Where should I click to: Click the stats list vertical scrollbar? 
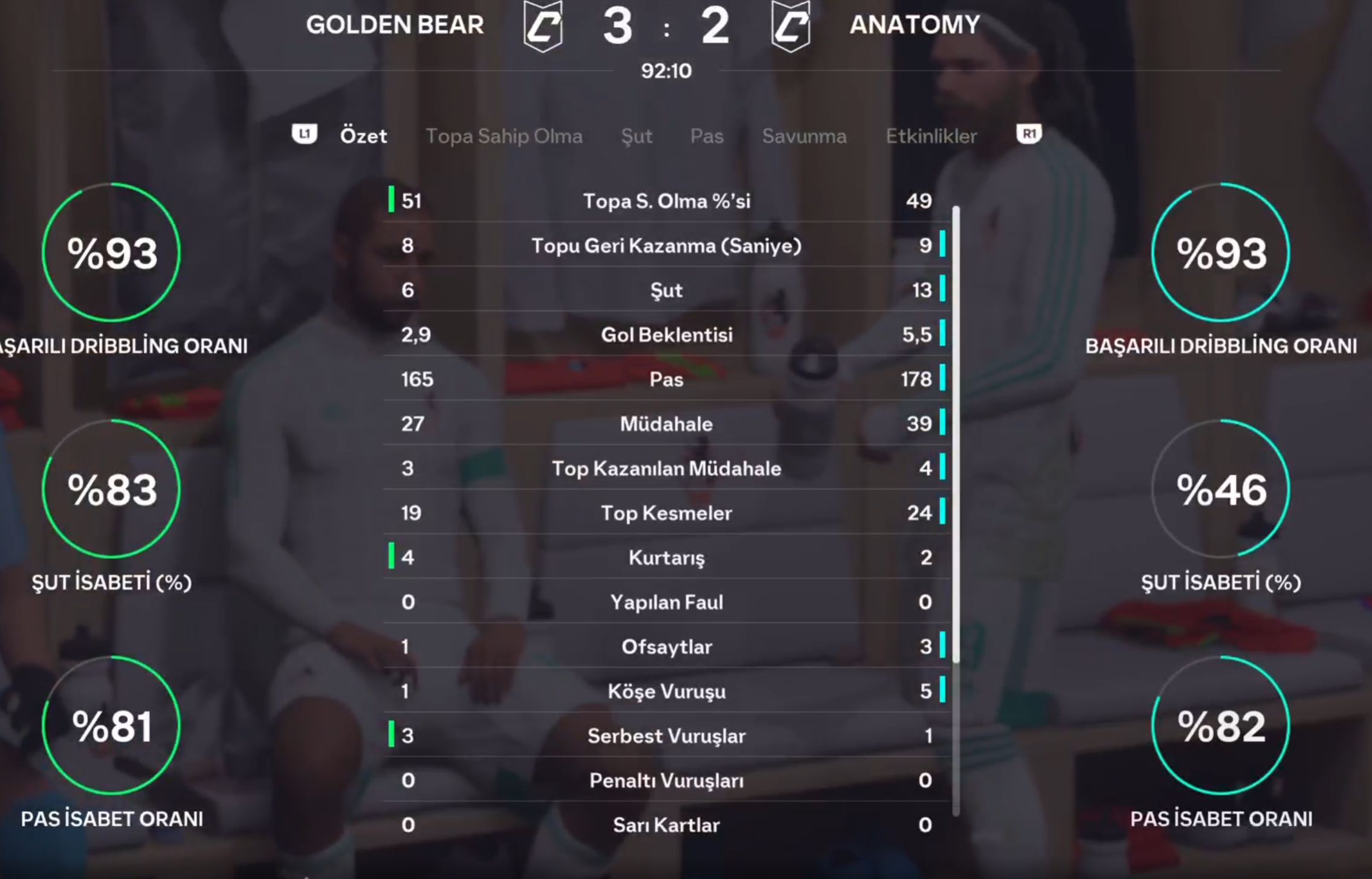[x=956, y=435]
